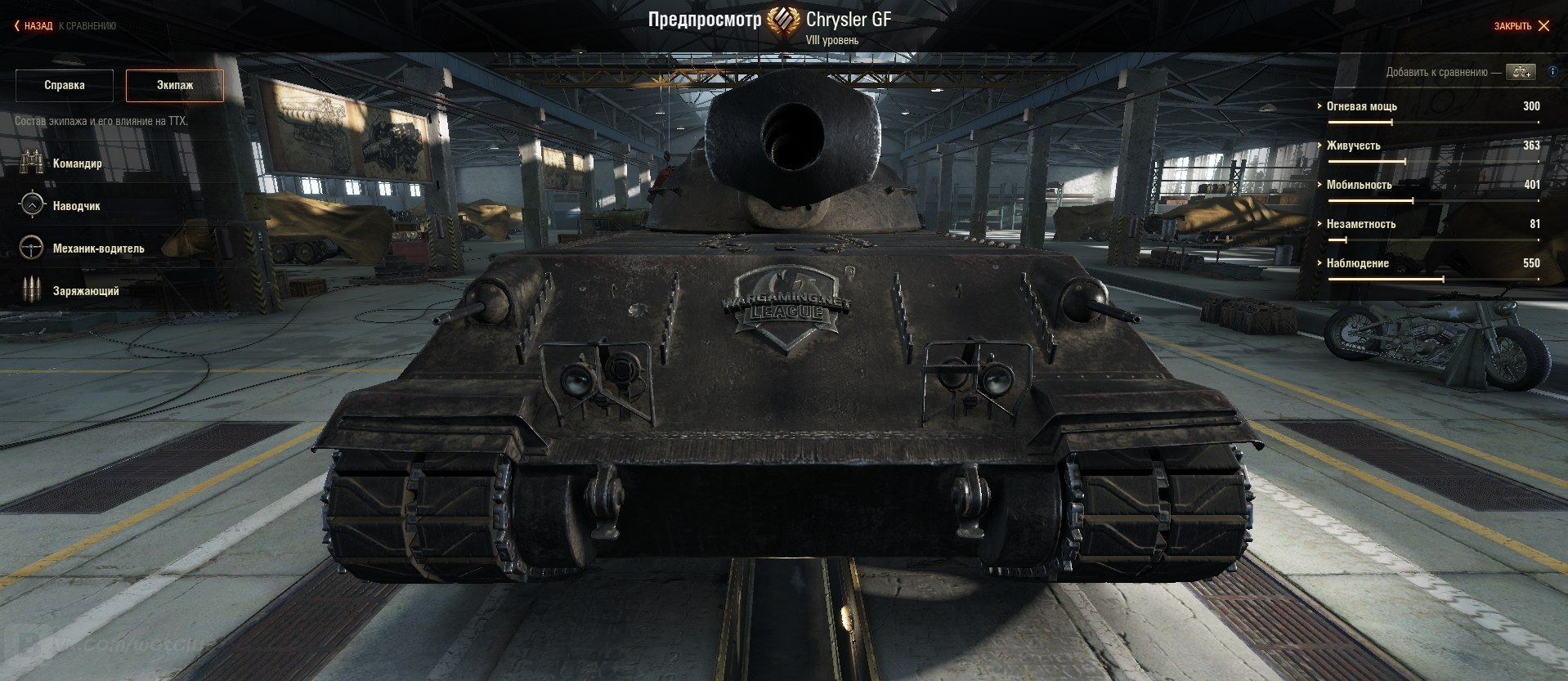Screen dimensions: 1568x681
Task: Choose the Наводчик crew row
Action: click(76, 206)
